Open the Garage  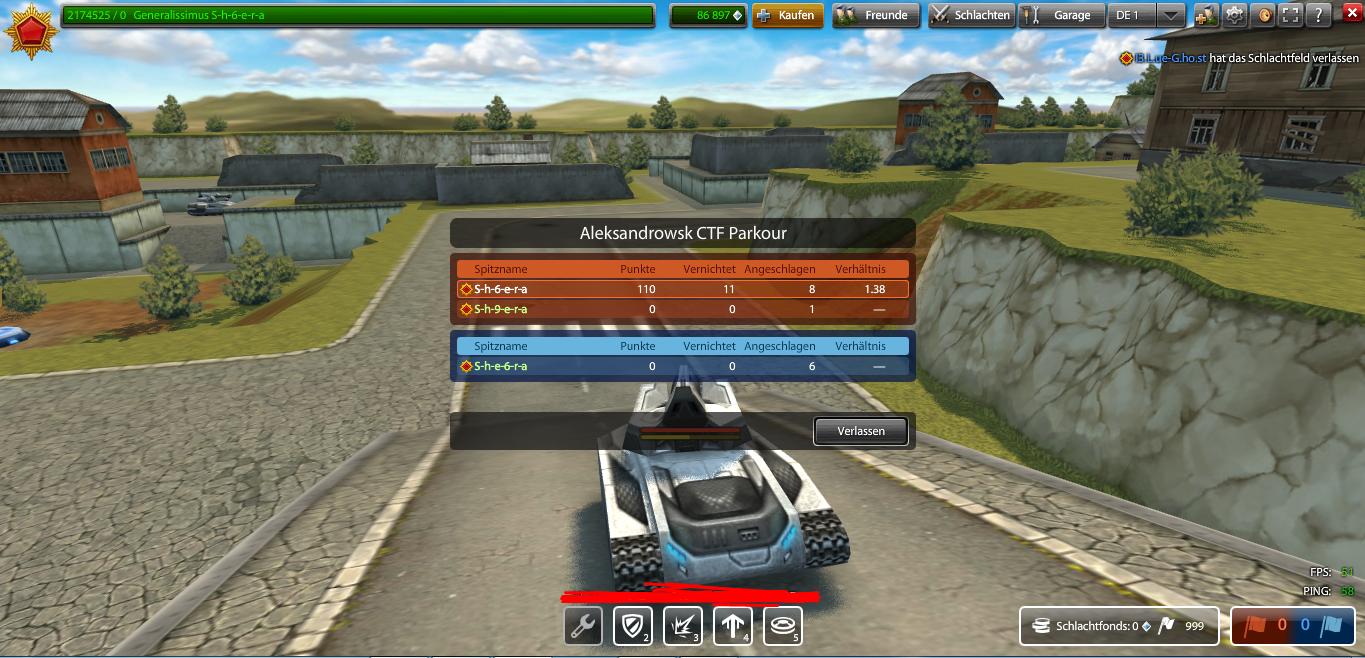pyautogui.click(x=1062, y=15)
